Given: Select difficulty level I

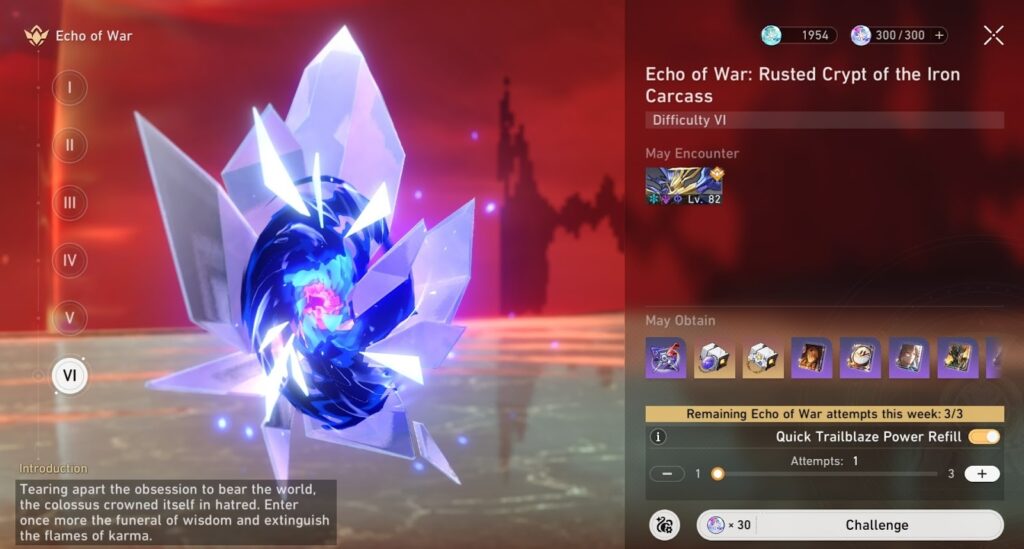Looking at the screenshot, I should [x=69, y=87].
